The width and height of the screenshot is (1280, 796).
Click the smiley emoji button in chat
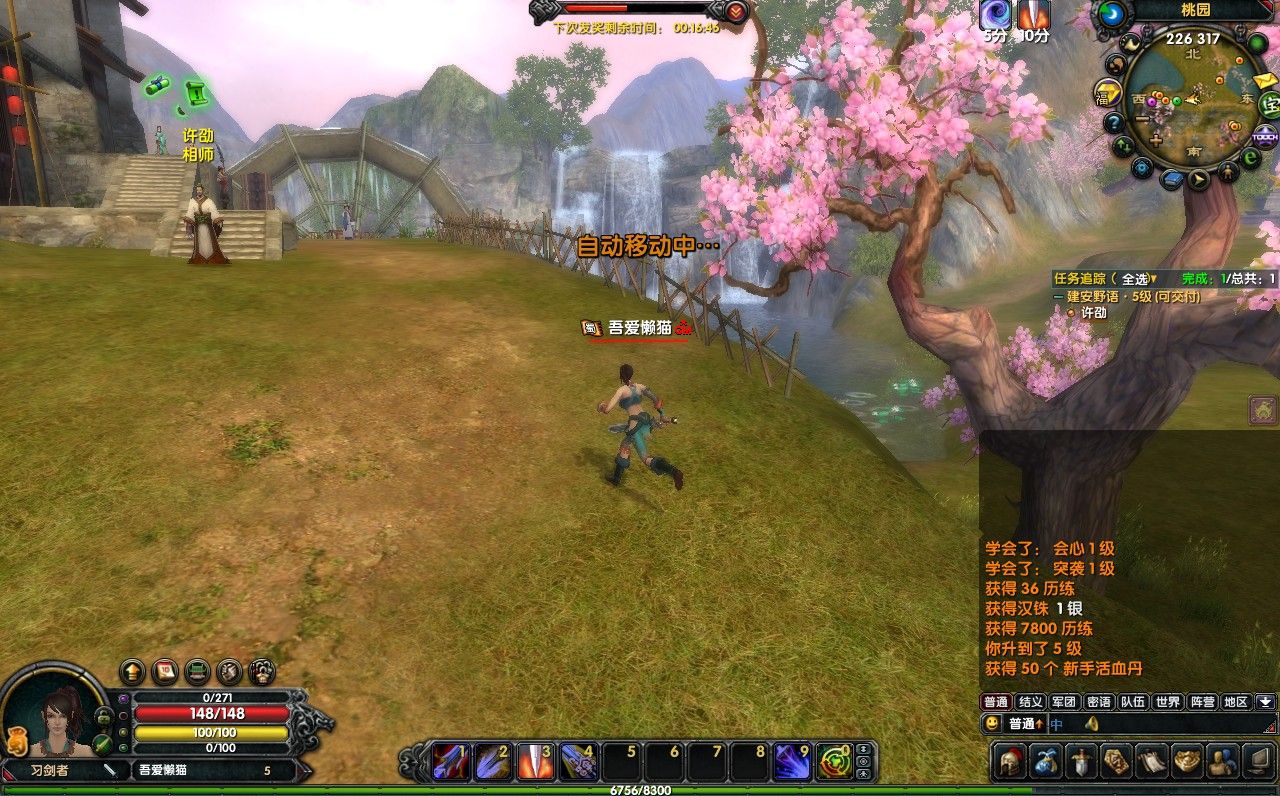(x=992, y=723)
